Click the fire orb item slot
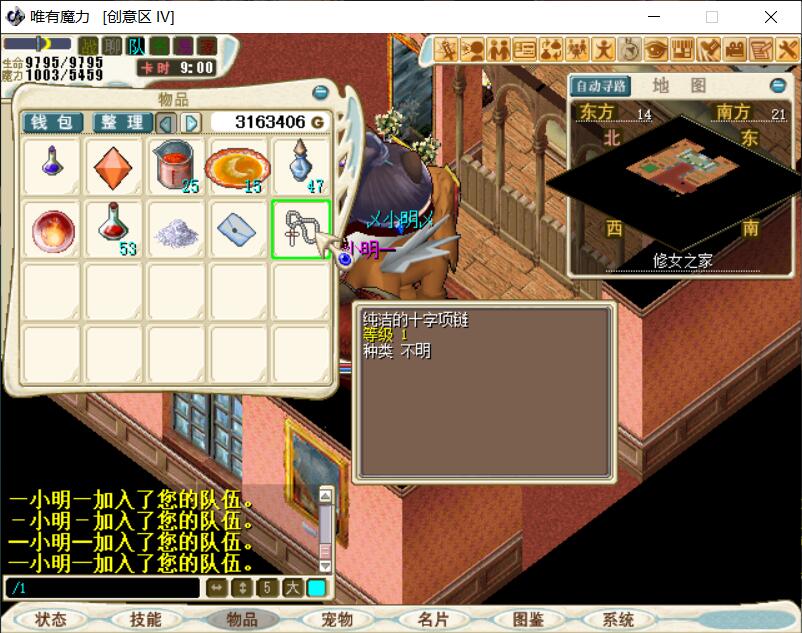Screen dimensions: 802x633 point(51,229)
